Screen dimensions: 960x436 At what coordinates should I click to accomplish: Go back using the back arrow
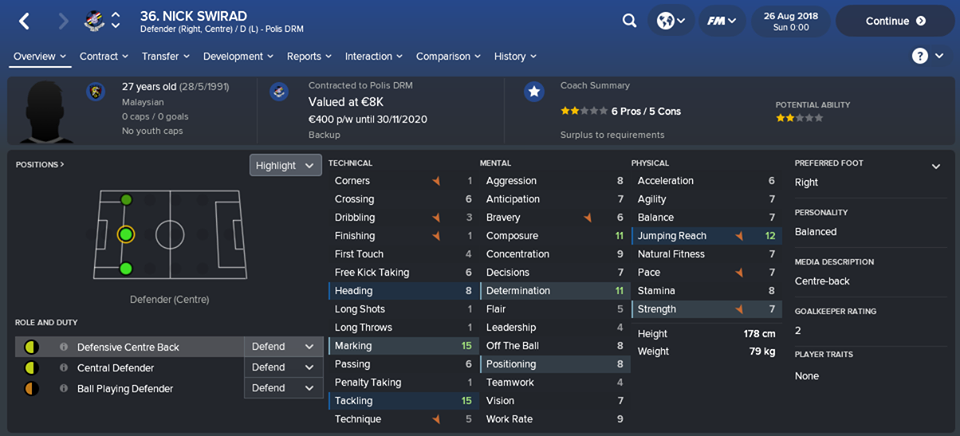click(25, 20)
